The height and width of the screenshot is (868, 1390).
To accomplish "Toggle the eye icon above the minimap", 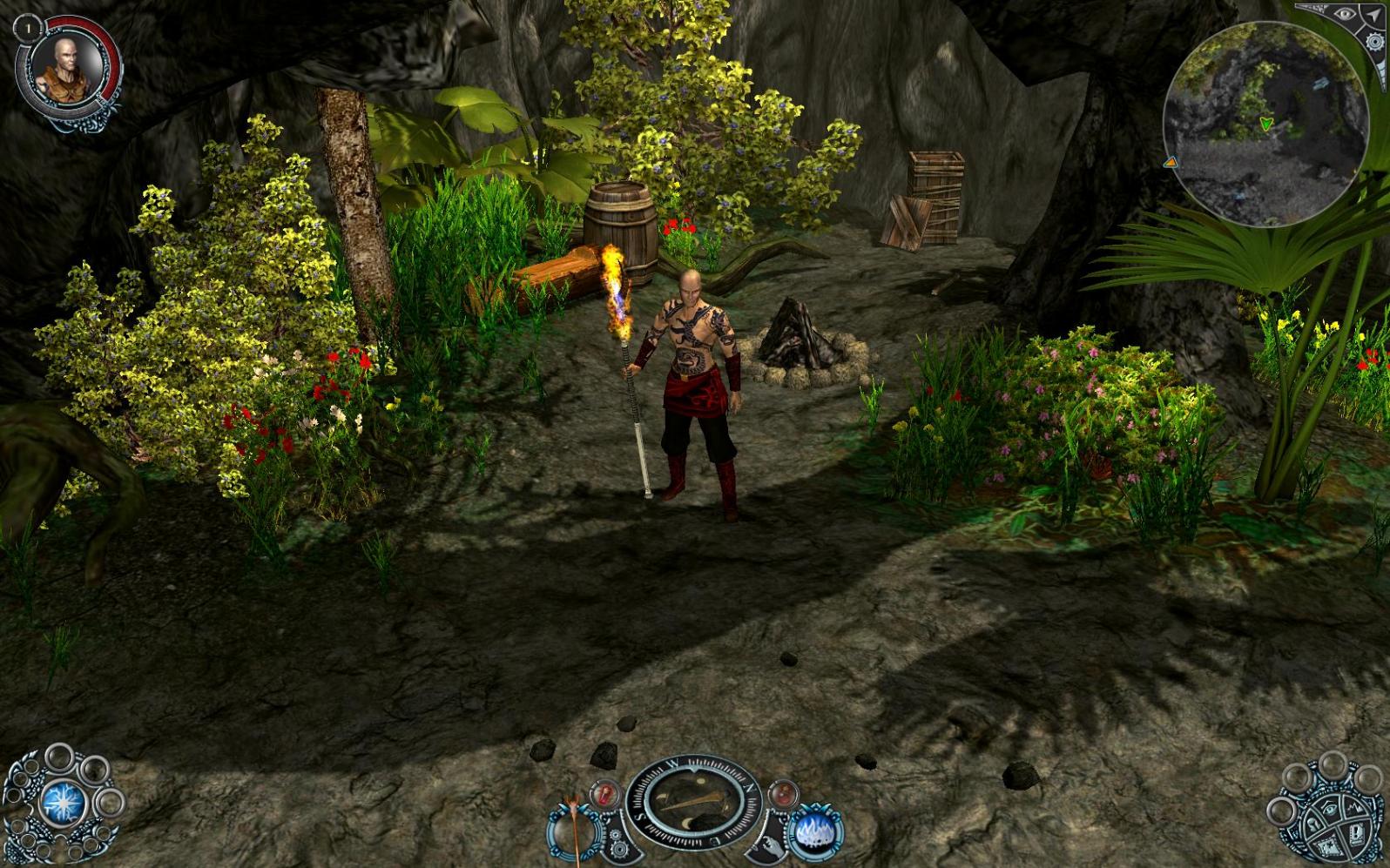I will [x=1346, y=16].
